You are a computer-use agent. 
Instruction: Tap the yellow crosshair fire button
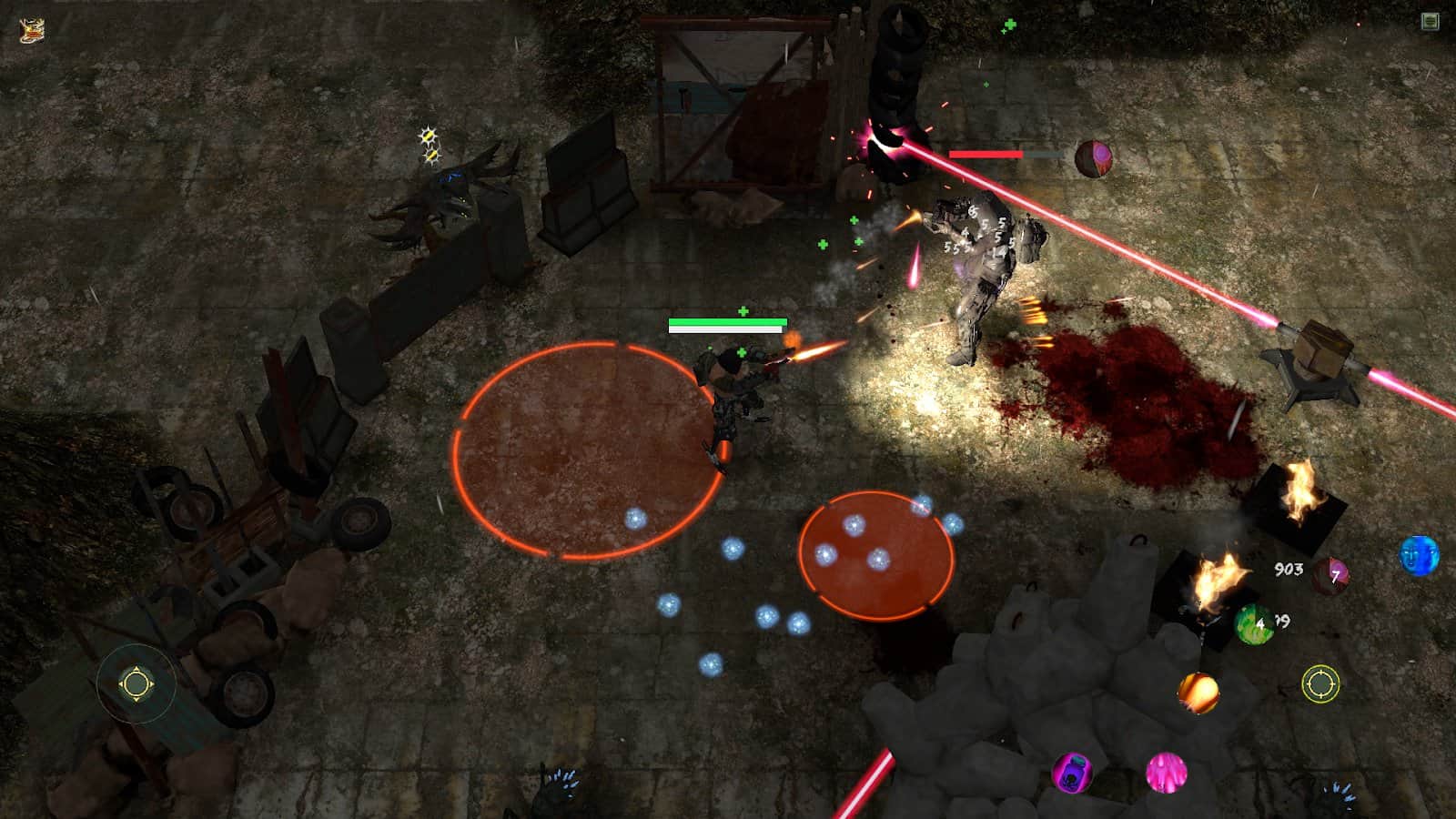1320,683
